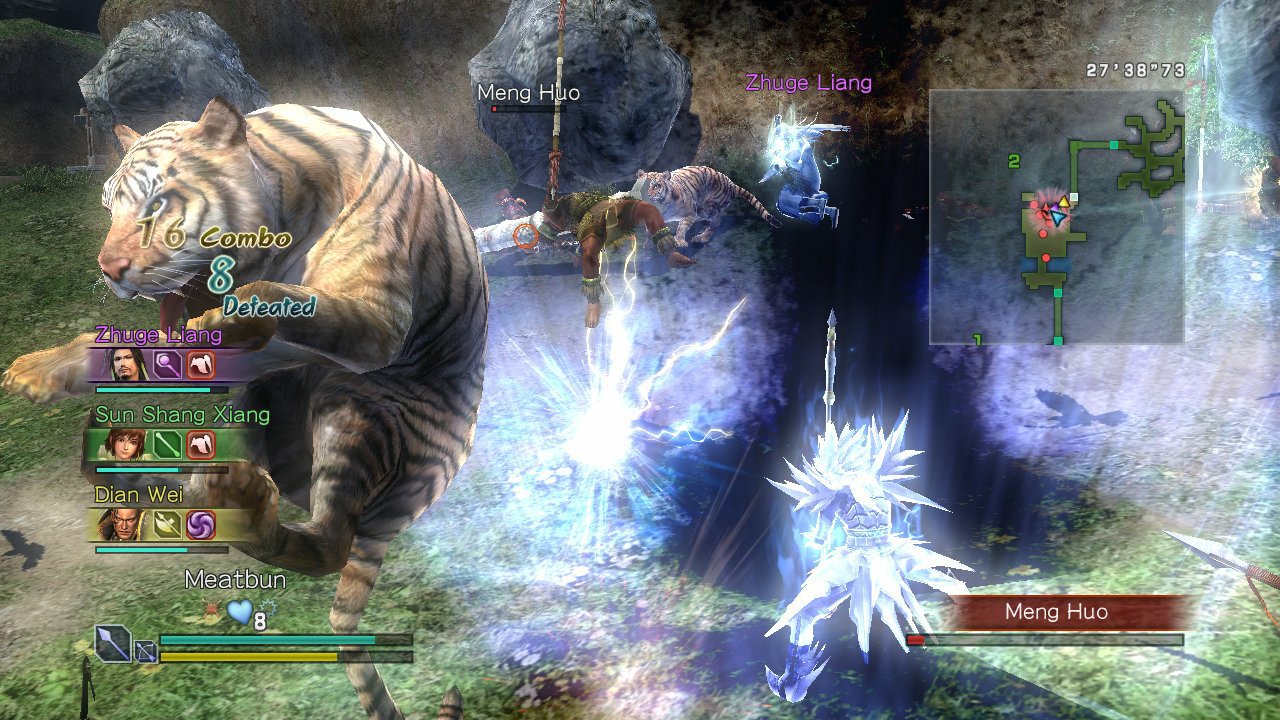Click the purple swirl skill icon of Dian Wei
The height and width of the screenshot is (720, 1280).
[x=202, y=523]
